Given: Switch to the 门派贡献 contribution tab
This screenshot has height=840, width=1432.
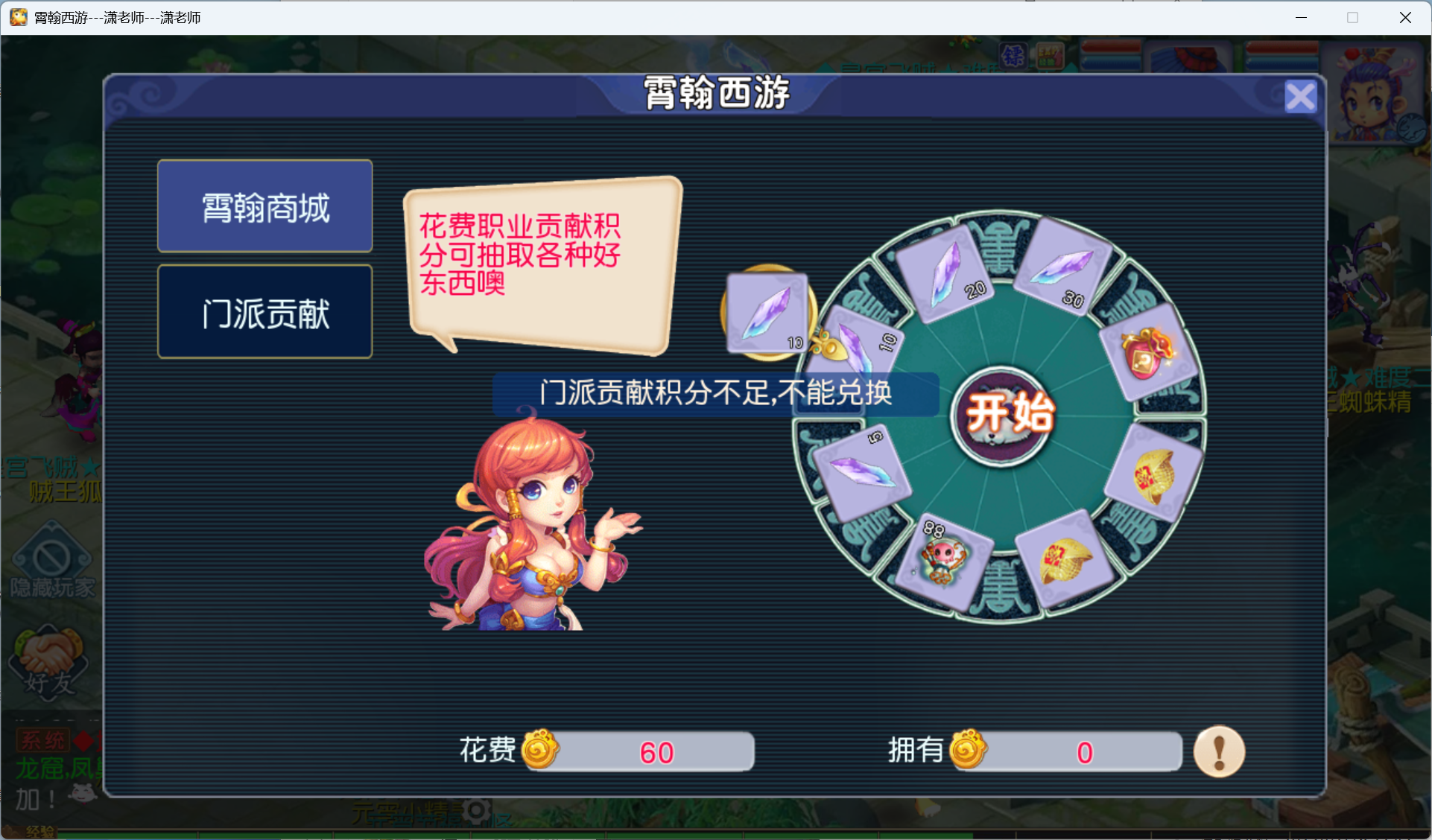Looking at the screenshot, I should click(264, 313).
